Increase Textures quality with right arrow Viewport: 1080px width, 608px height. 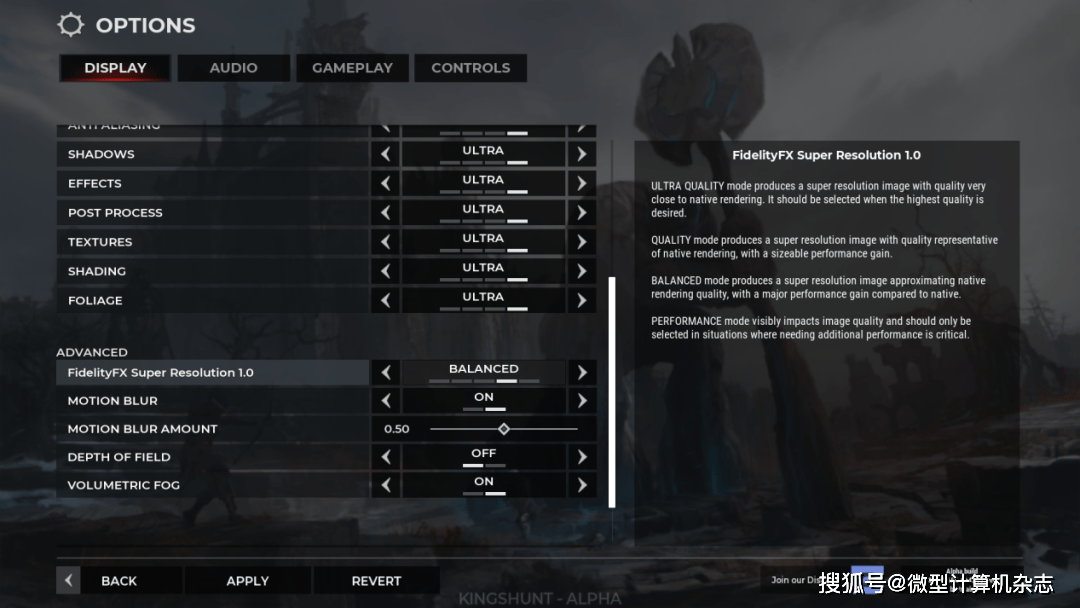pyautogui.click(x=581, y=242)
